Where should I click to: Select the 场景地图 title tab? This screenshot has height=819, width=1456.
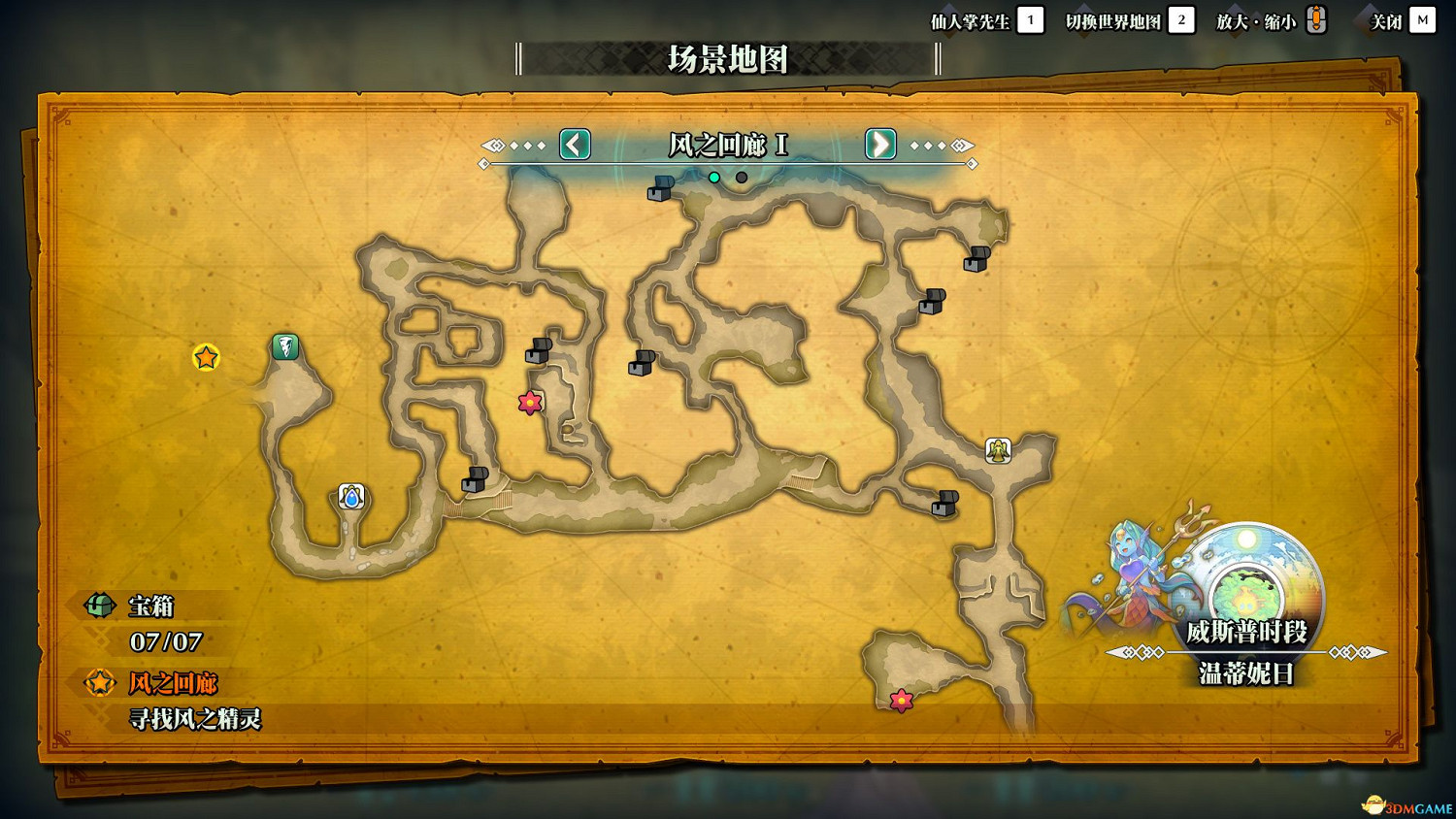point(726,60)
